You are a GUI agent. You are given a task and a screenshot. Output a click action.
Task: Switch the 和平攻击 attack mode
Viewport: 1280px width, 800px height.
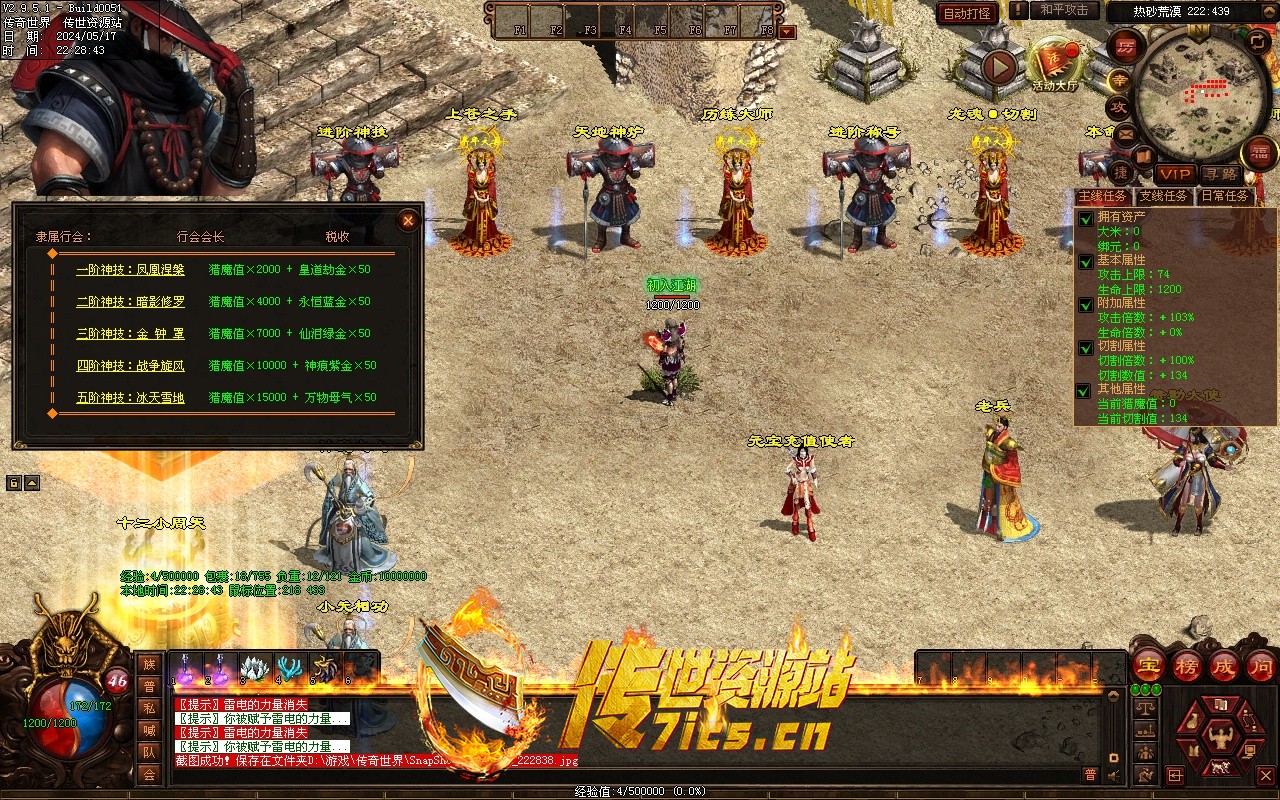[1064, 10]
